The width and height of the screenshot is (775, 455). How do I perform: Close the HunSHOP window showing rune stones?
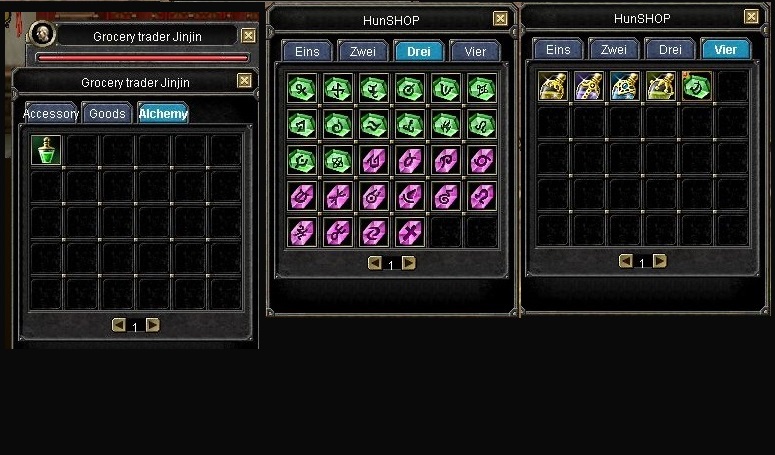click(x=500, y=18)
